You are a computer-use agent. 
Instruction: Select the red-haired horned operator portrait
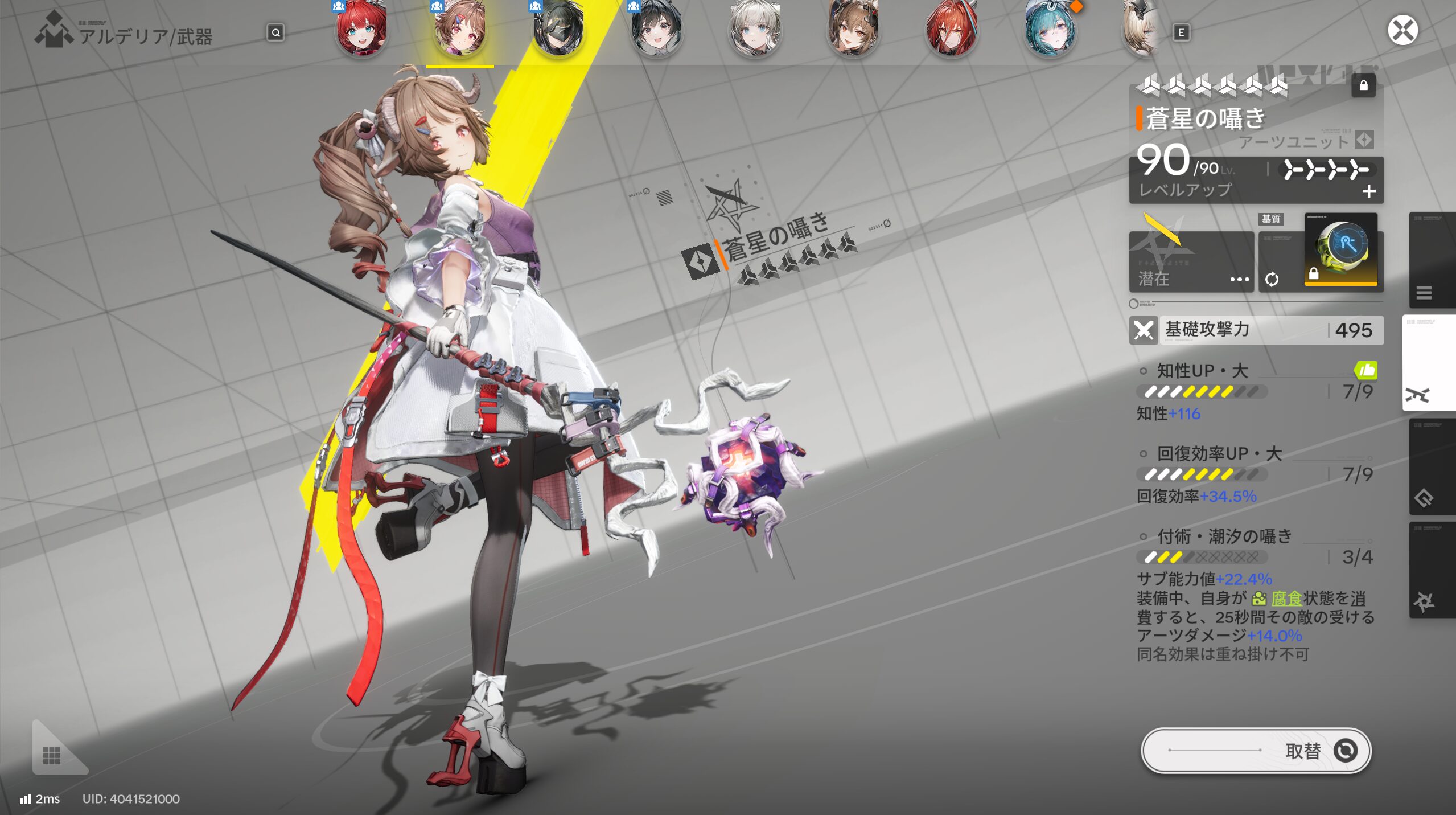coord(951,28)
